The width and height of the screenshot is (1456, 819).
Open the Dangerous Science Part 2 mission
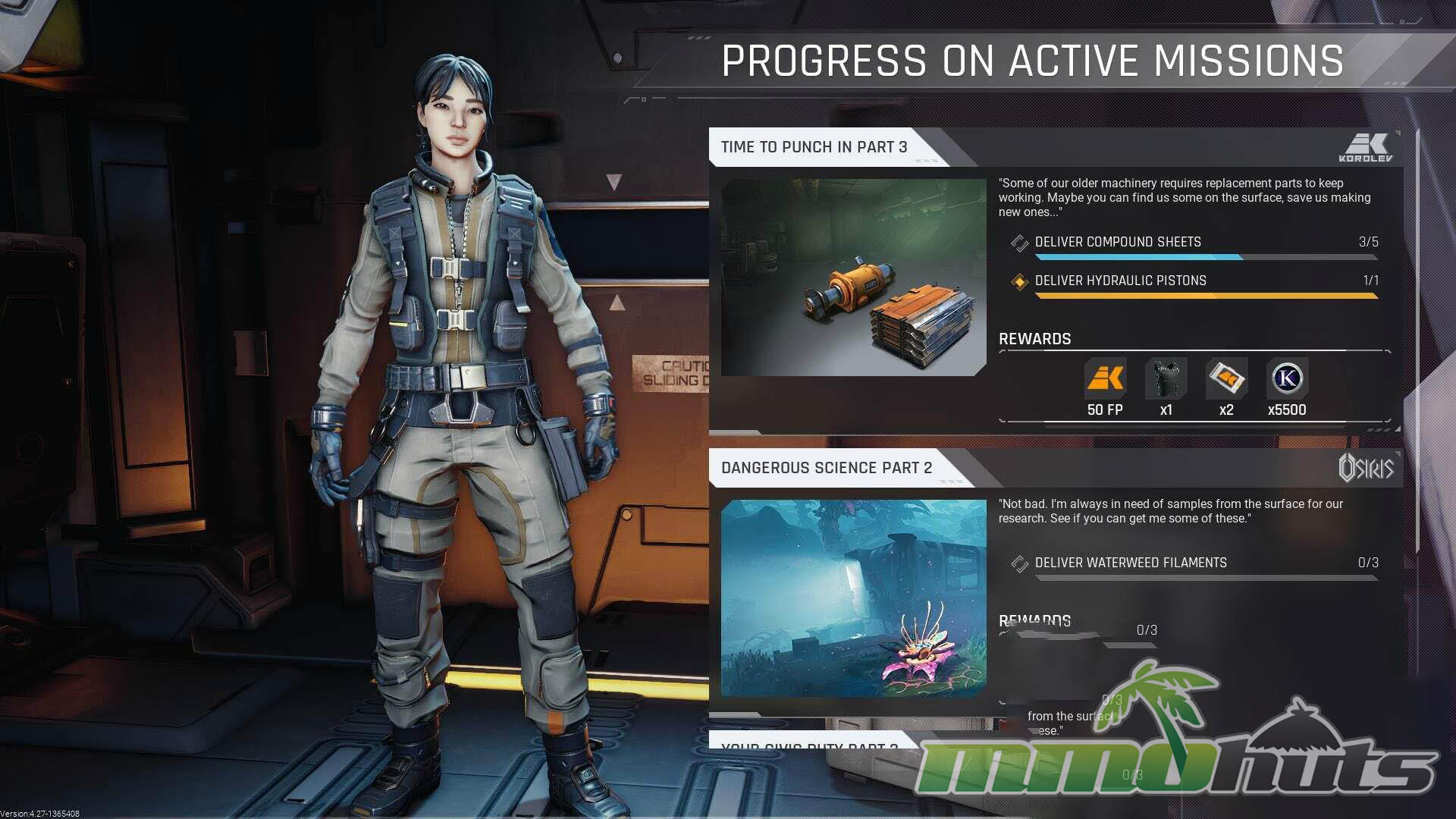(827, 468)
